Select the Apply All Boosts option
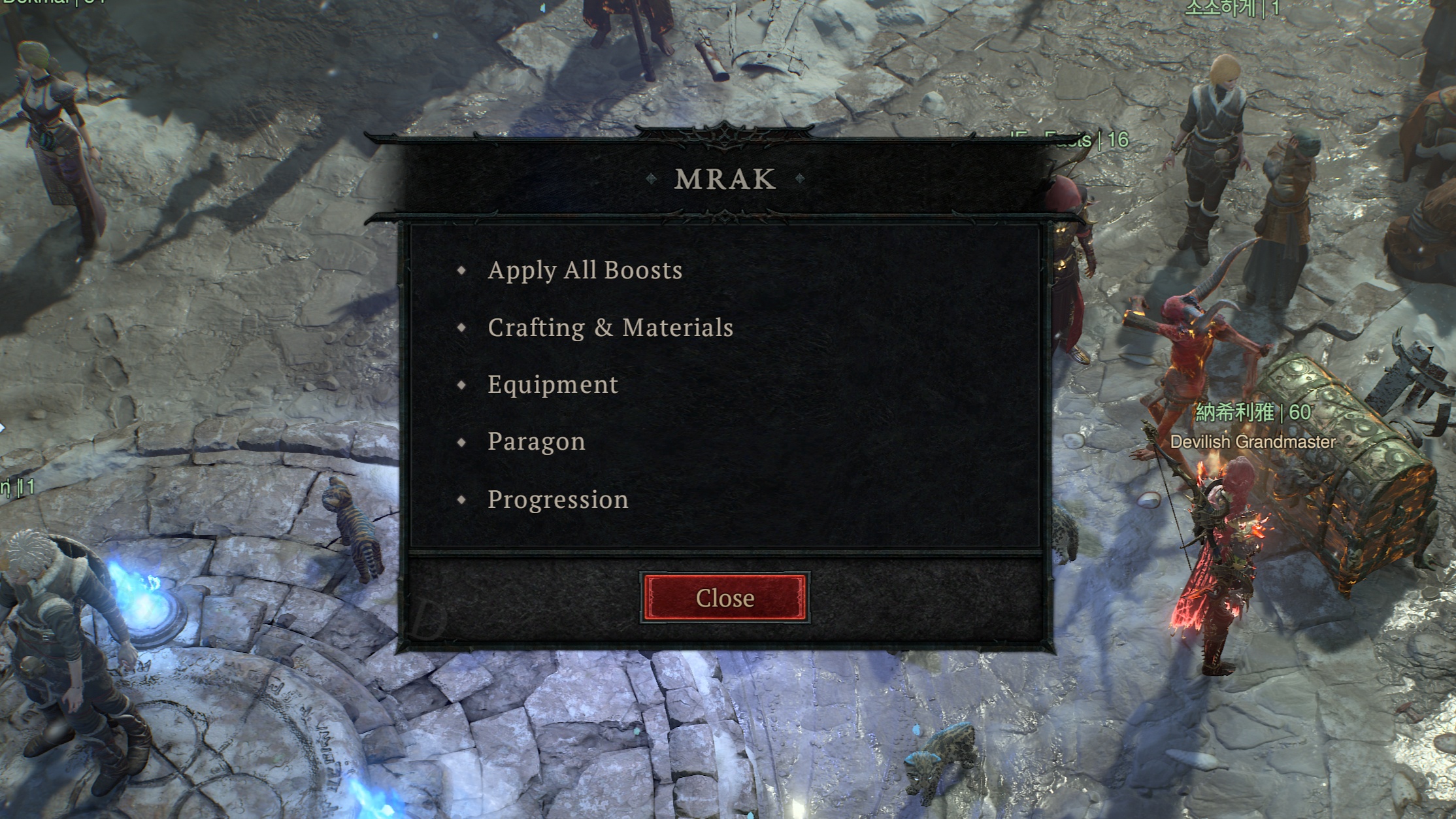The image size is (1456, 819). pos(586,269)
